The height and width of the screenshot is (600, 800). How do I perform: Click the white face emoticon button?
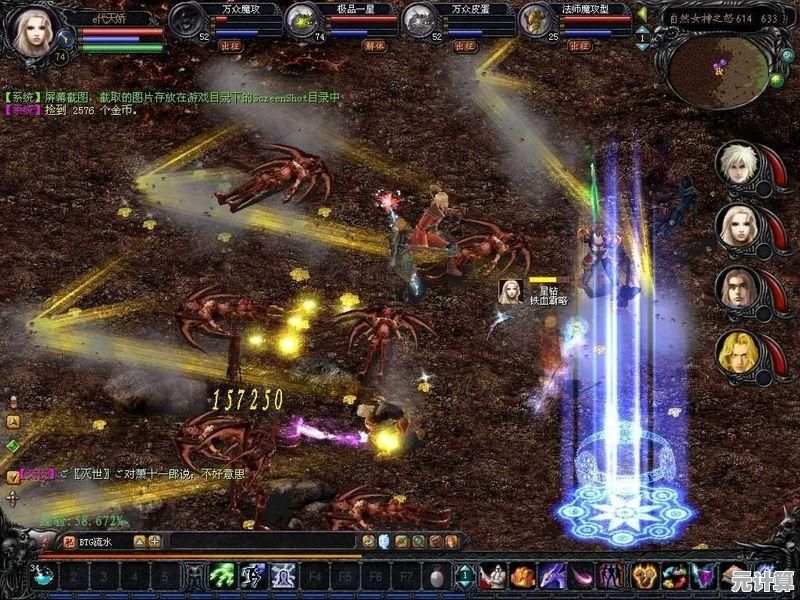coord(384,542)
